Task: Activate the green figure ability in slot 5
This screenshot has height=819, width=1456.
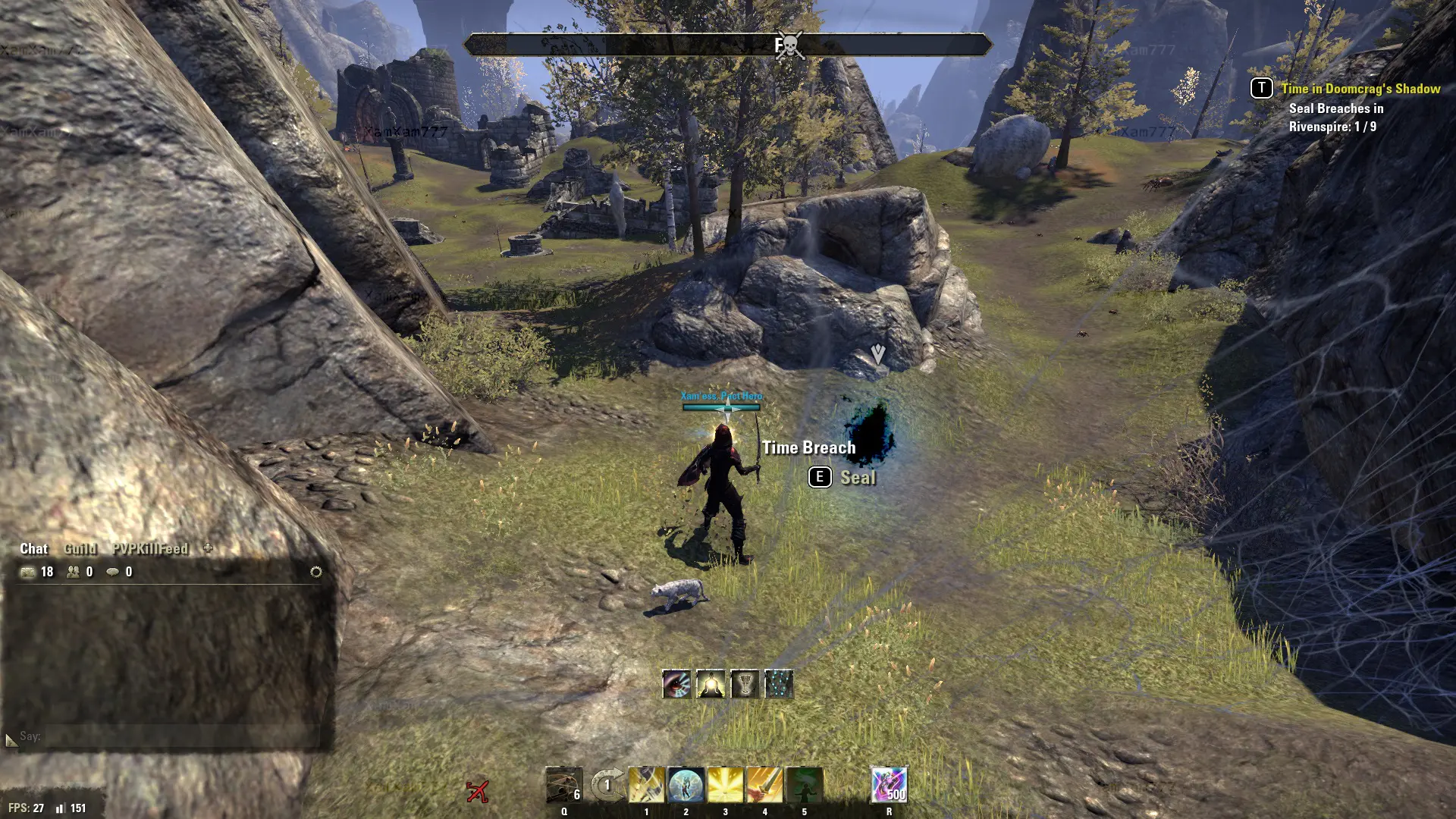Action: click(x=804, y=786)
